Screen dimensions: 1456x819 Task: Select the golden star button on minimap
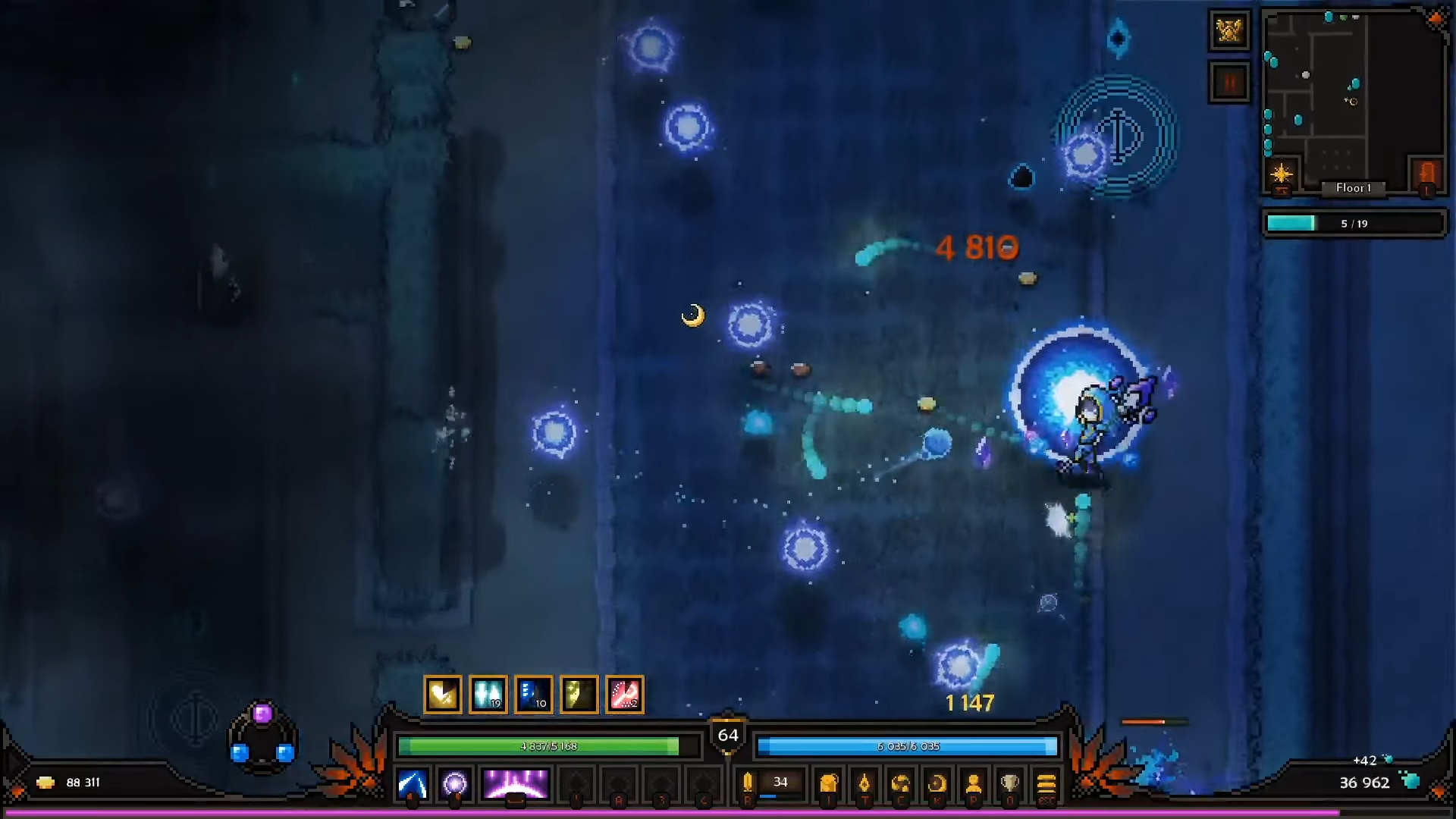click(x=1282, y=174)
